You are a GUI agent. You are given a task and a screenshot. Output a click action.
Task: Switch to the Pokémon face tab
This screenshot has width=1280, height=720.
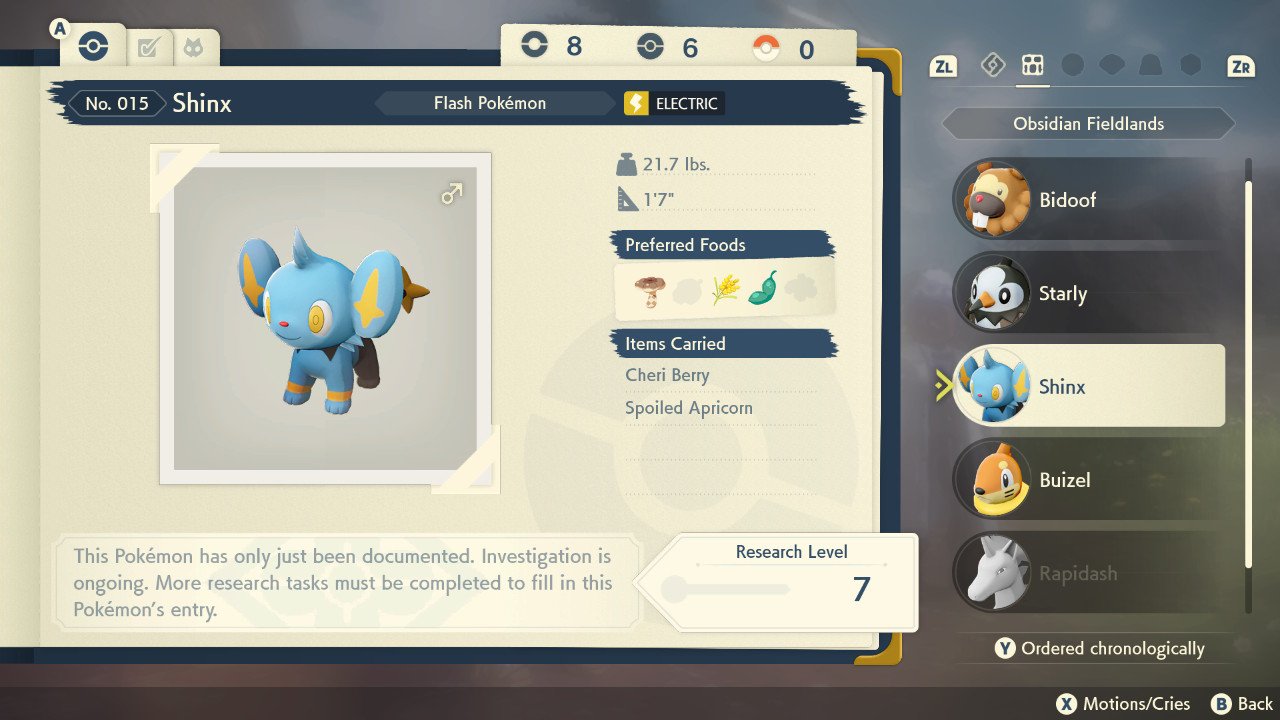pyautogui.click(x=193, y=47)
